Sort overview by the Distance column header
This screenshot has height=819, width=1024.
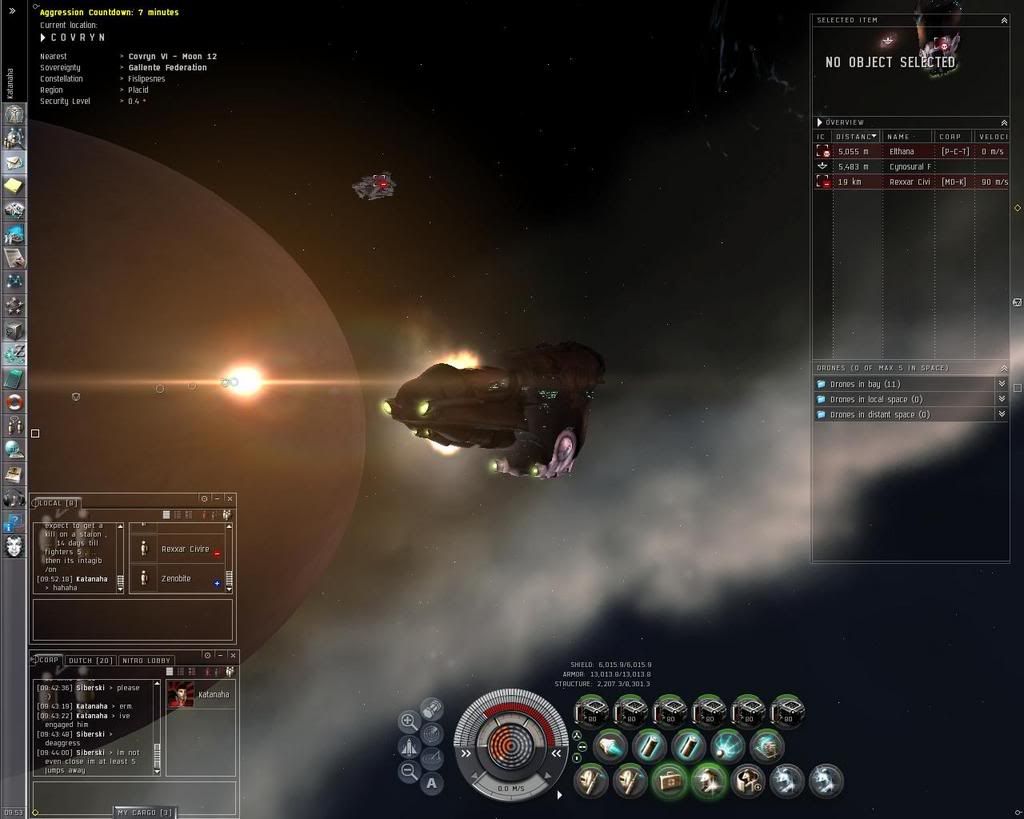[856, 136]
